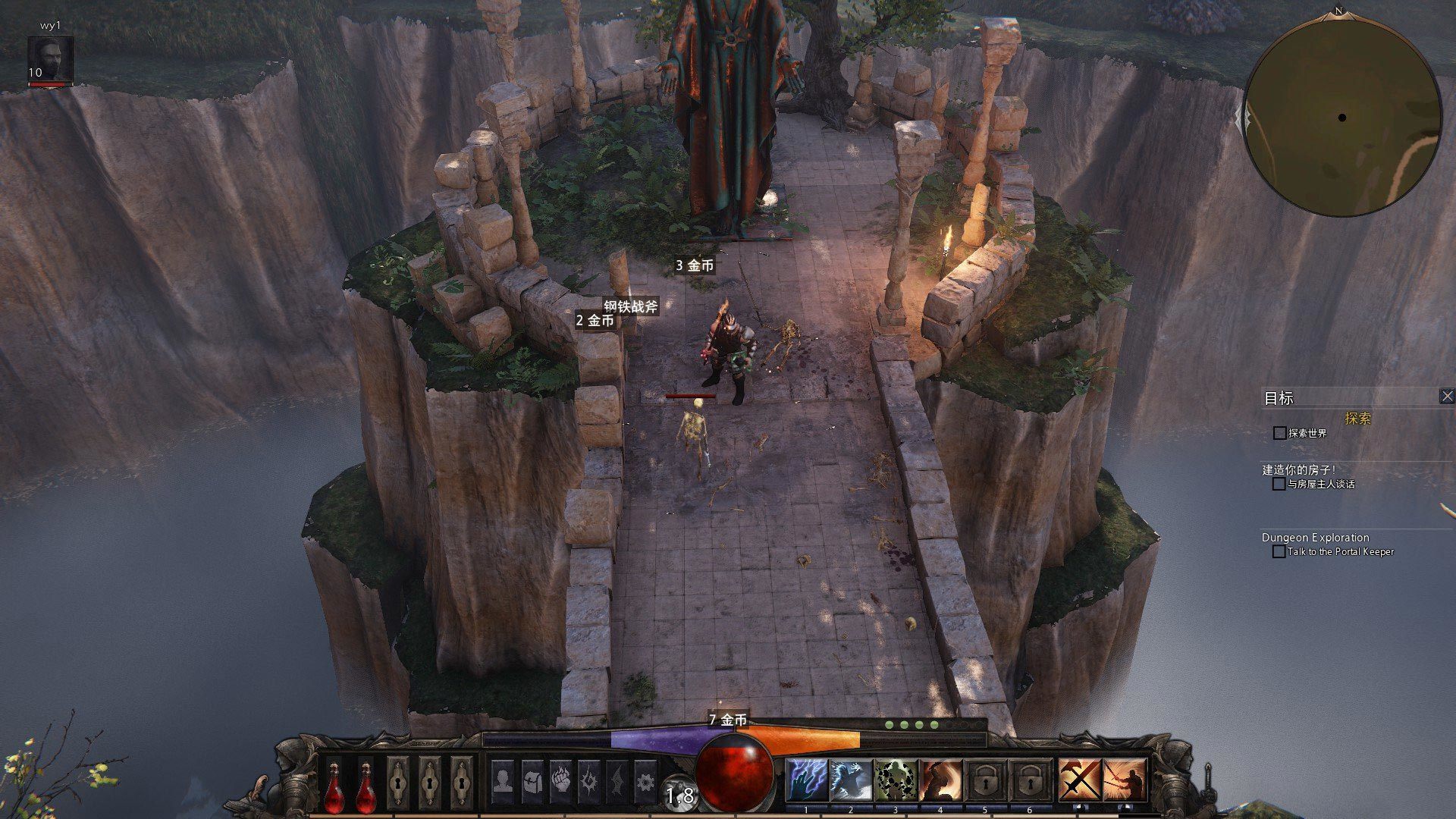Open the spiked rune passive menu icon
Screen dimensions: 1456x819
coord(589,780)
